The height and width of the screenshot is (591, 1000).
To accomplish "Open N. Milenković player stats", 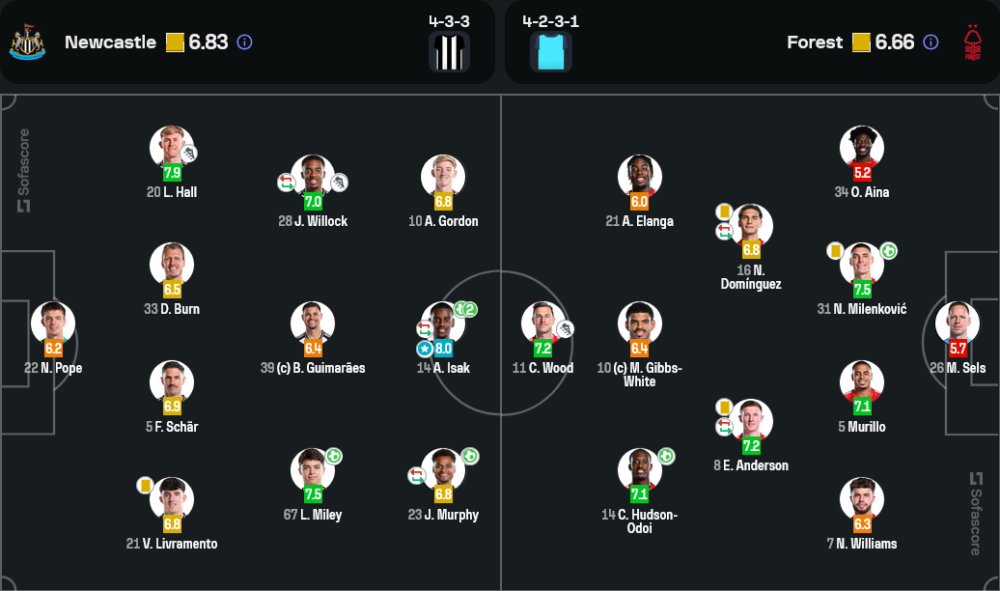I will 862,264.
